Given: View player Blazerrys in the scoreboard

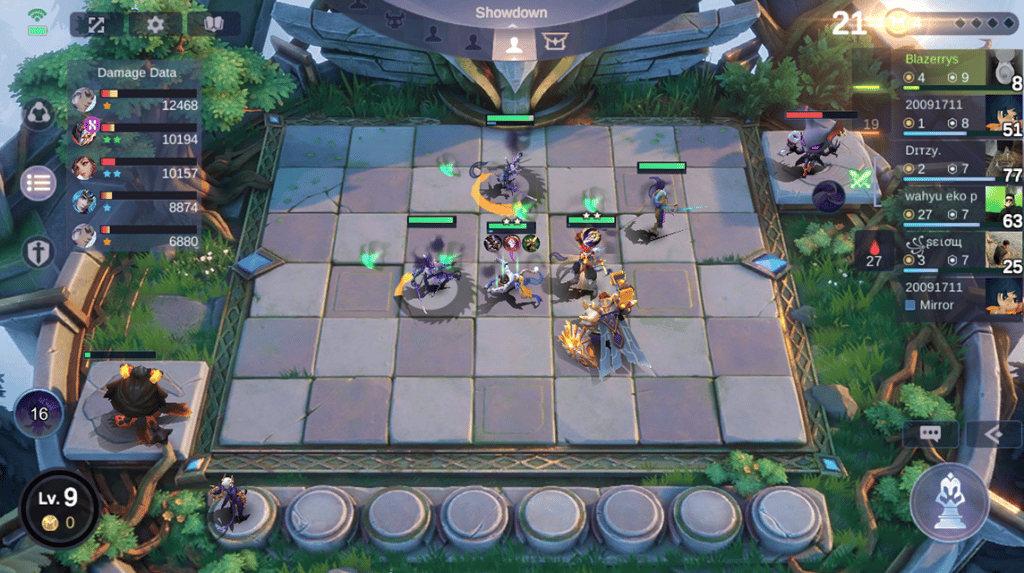Looking at the screenshot, I should 955,69.
